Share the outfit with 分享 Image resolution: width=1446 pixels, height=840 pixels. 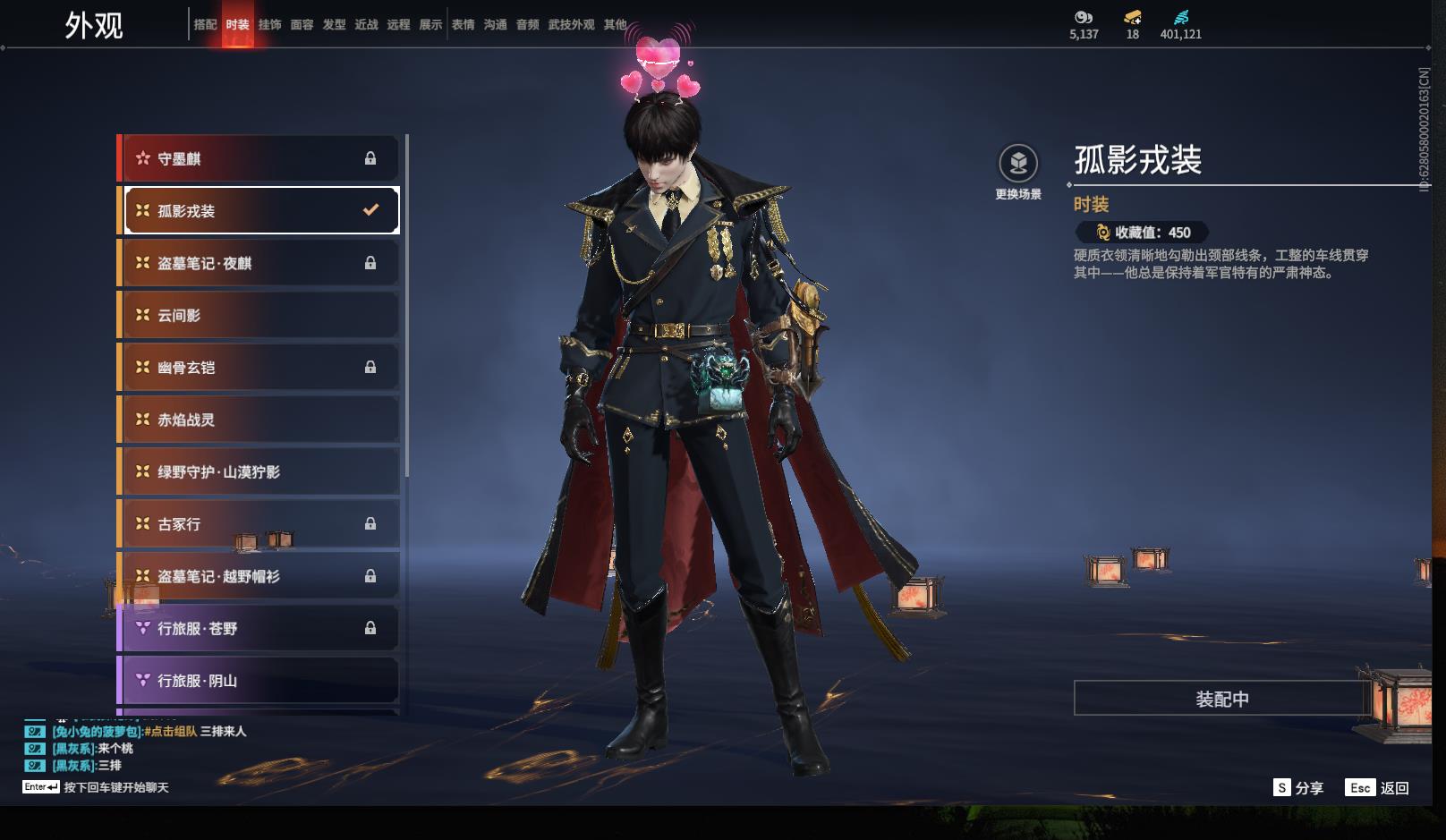point(1298,787)
